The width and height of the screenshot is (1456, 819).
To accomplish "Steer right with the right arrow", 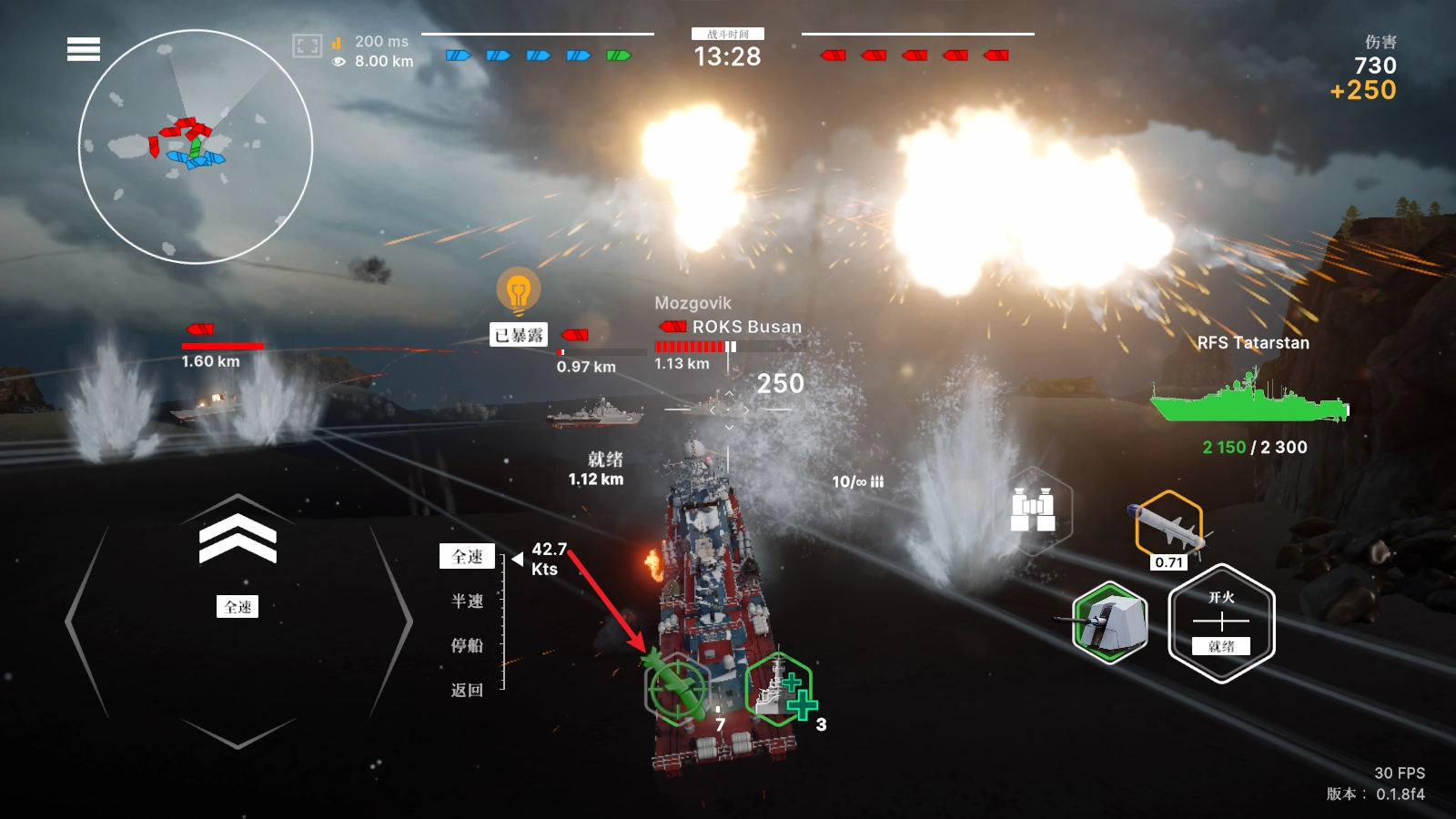I will (x=391, y=622).
